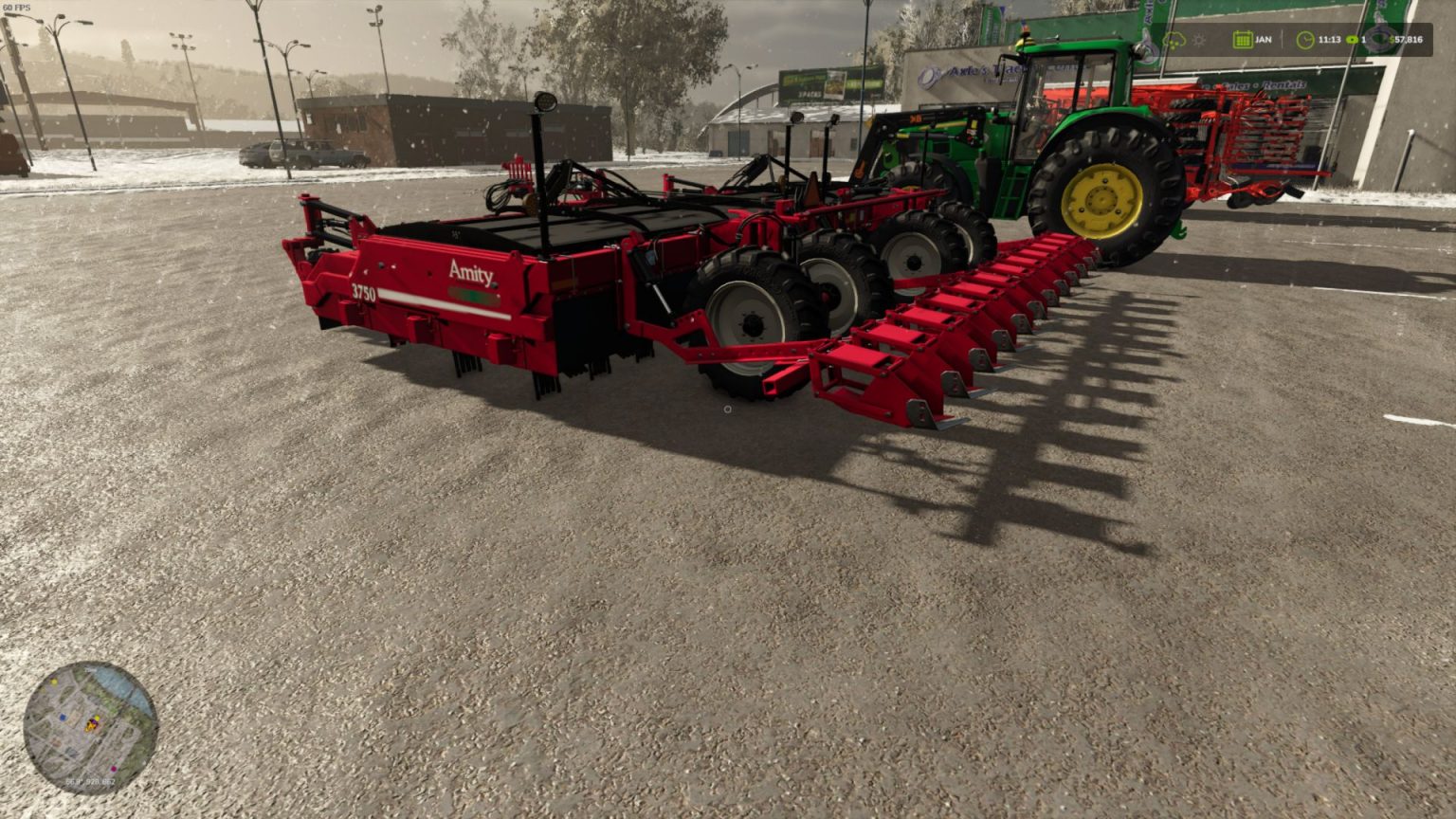
Task: Click the blue field marker on the minimap
Action: [x=63, y=717]
